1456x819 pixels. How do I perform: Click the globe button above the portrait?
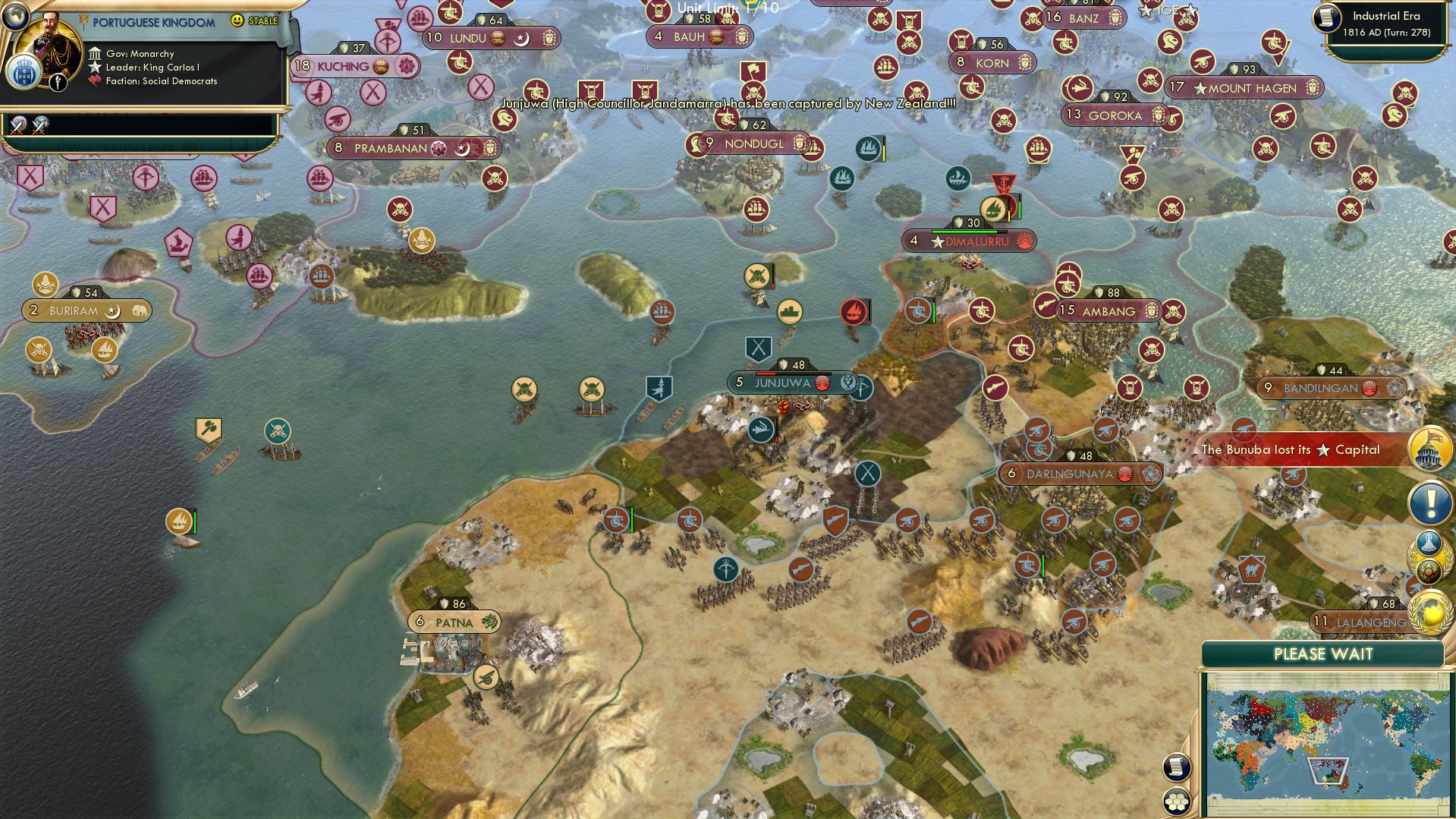[x=14, y=14]
